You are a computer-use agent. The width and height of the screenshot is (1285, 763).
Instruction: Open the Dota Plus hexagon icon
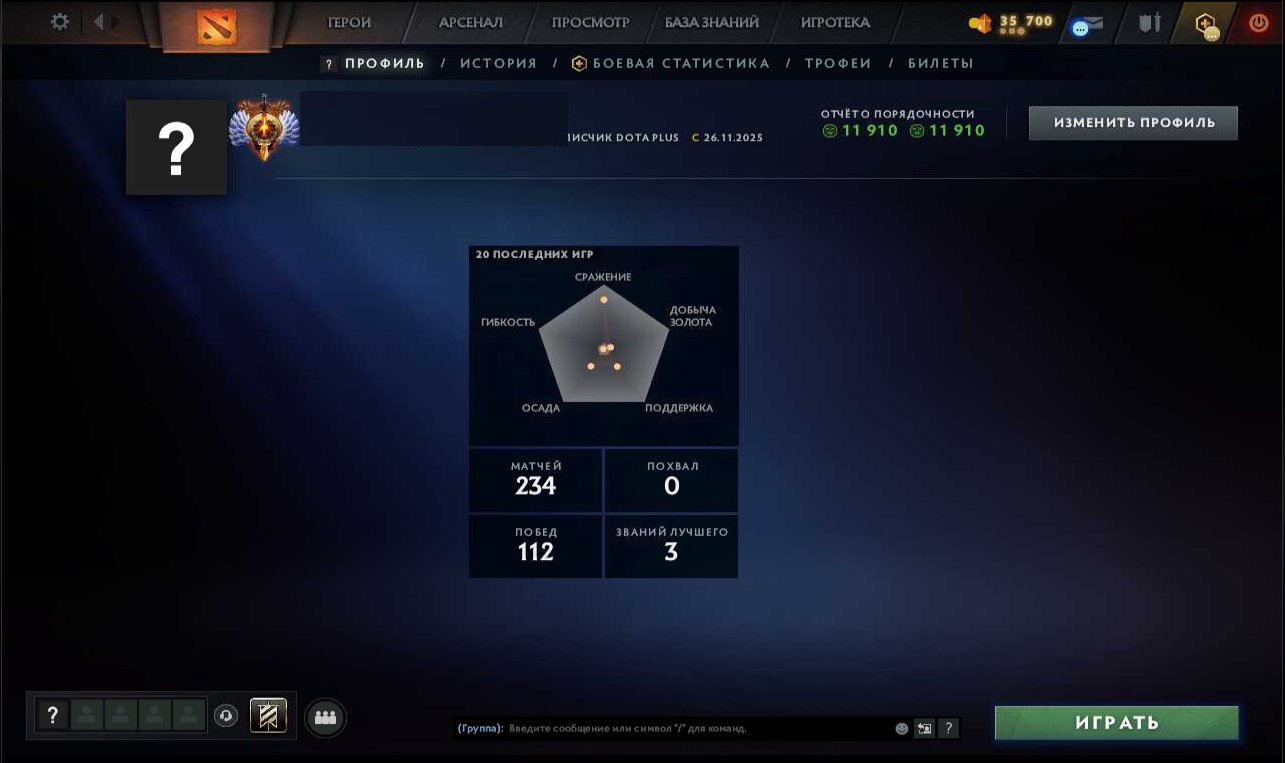(1204, 23)
